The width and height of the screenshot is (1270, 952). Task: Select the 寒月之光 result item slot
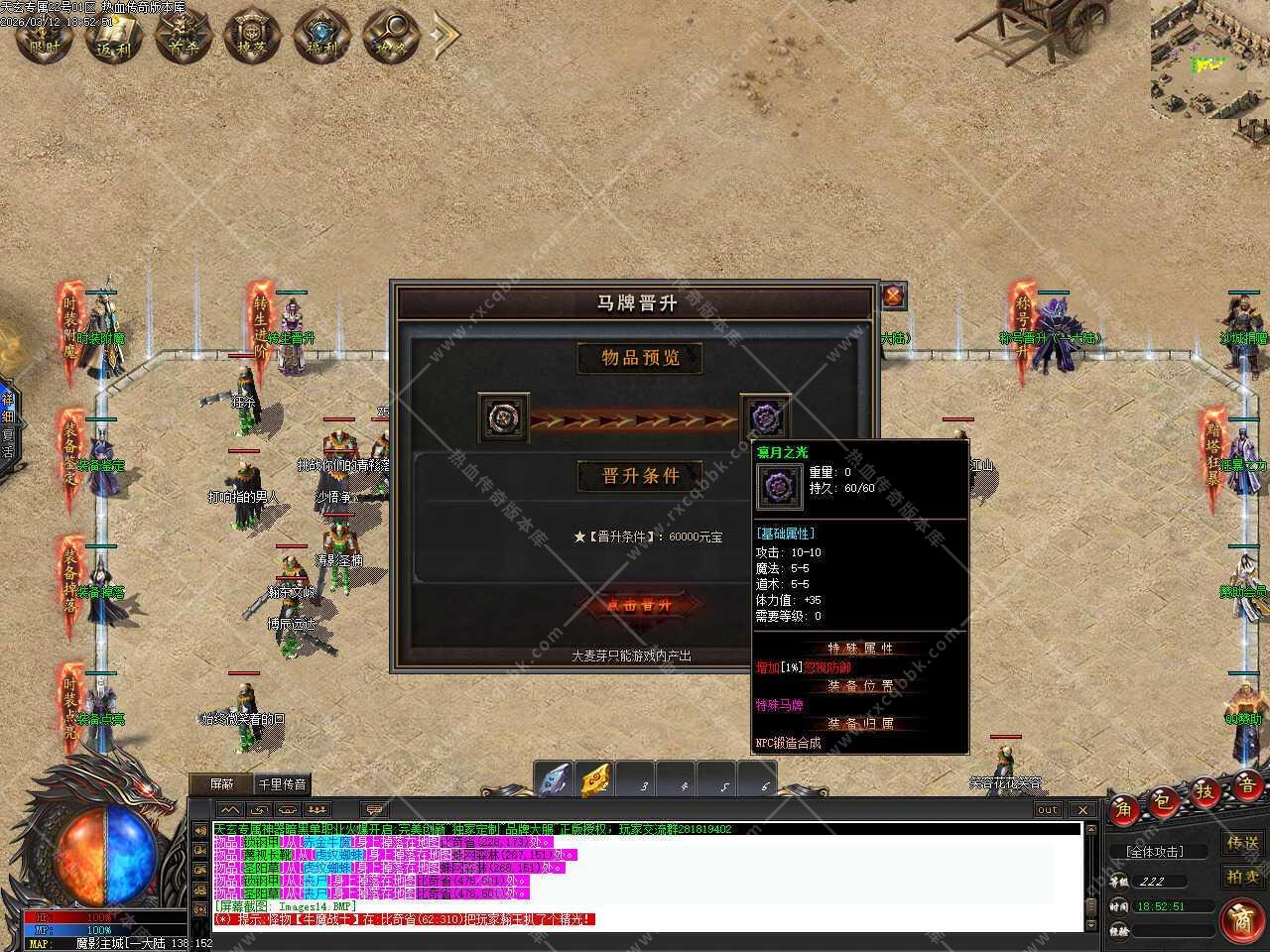point(766,416)
